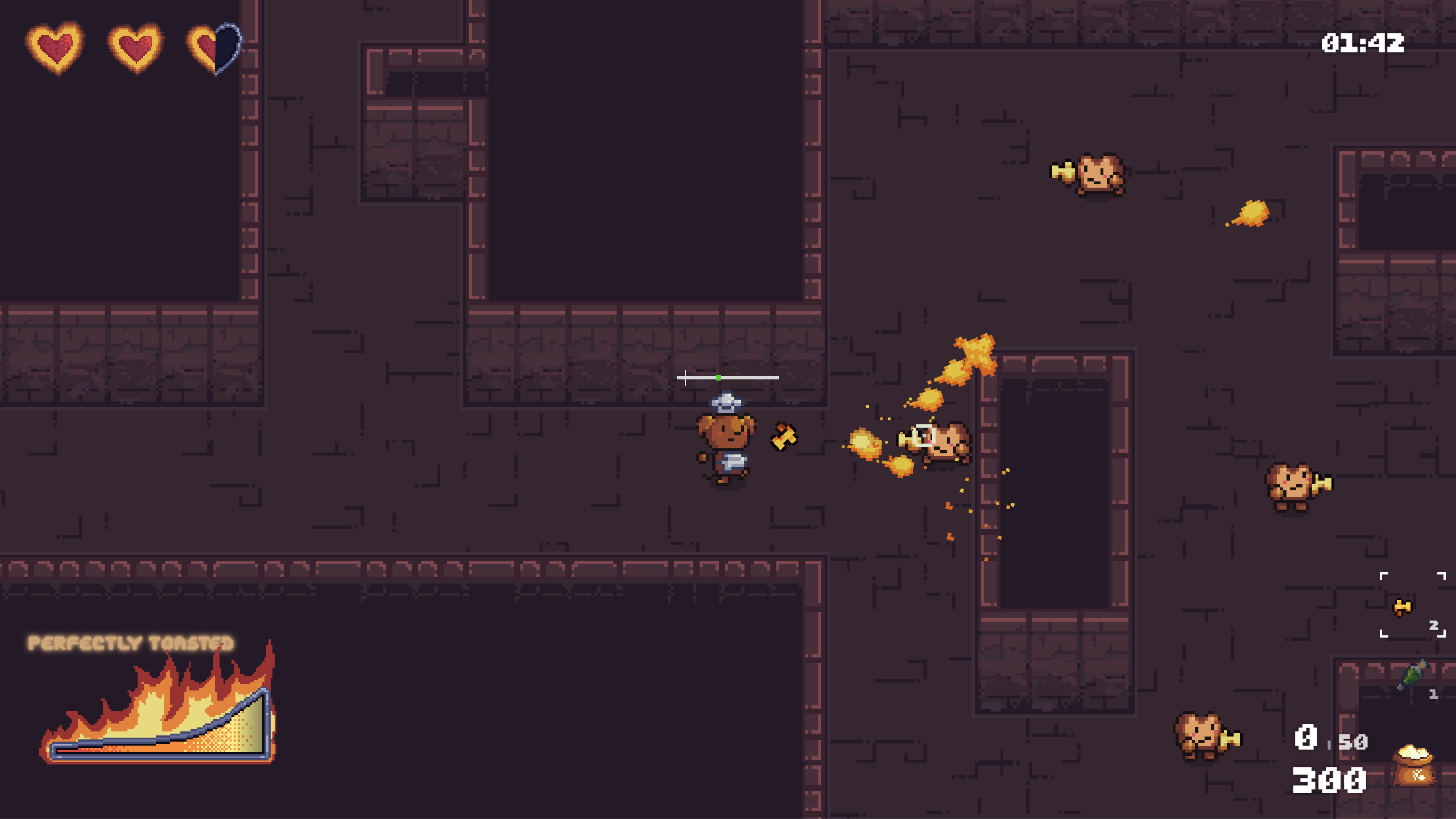Open the toast meter panel details
Image resolution: width=1456 pixels, height=819 pixels.
[x=159, y=734]
